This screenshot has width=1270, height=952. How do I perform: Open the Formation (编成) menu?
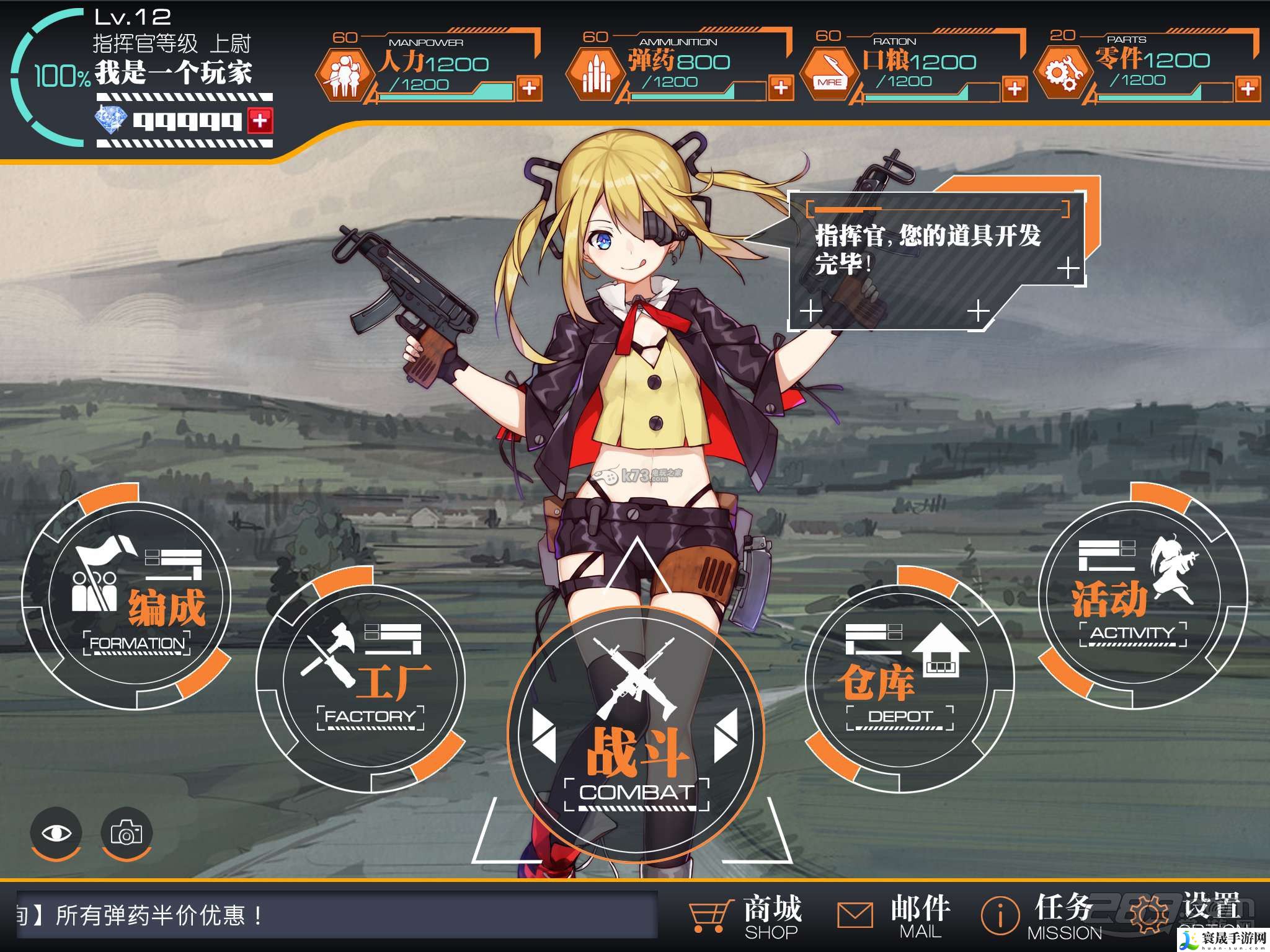click(127, 596)
